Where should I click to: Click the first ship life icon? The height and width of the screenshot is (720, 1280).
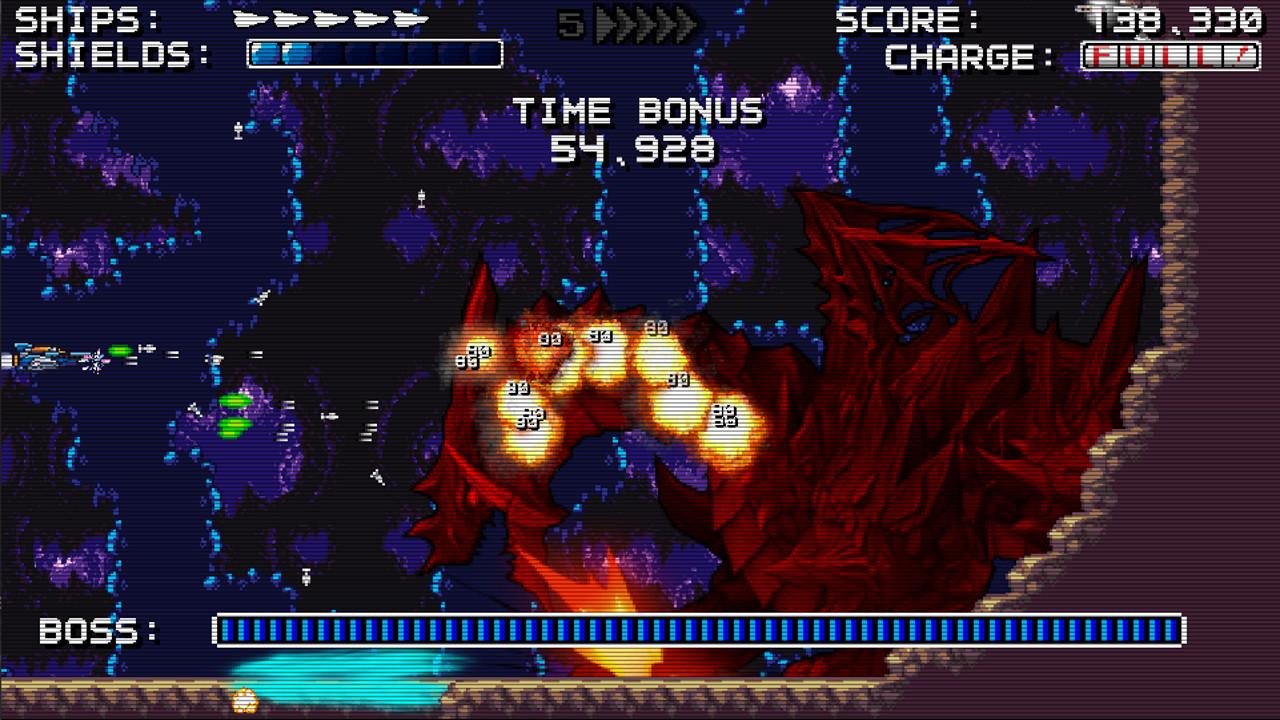coord(250,17)
